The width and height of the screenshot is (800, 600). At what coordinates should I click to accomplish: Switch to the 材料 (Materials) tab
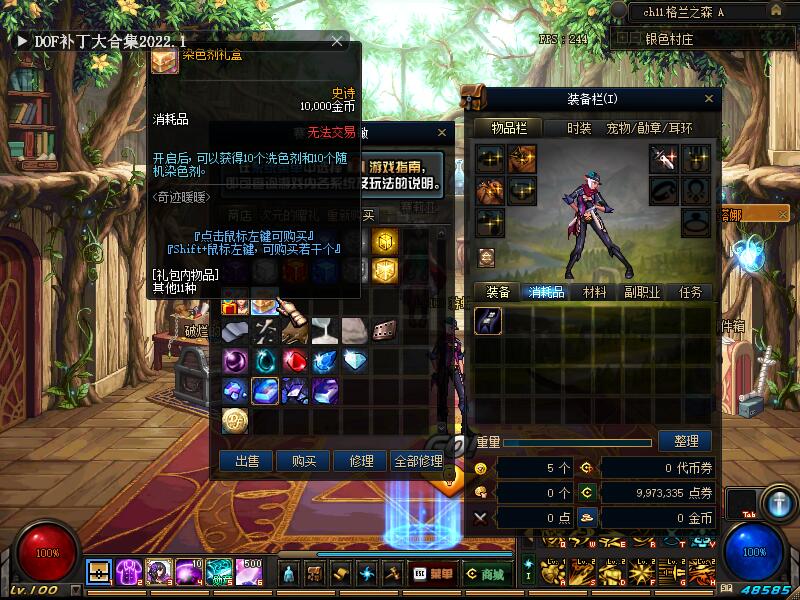pos(594,292)
